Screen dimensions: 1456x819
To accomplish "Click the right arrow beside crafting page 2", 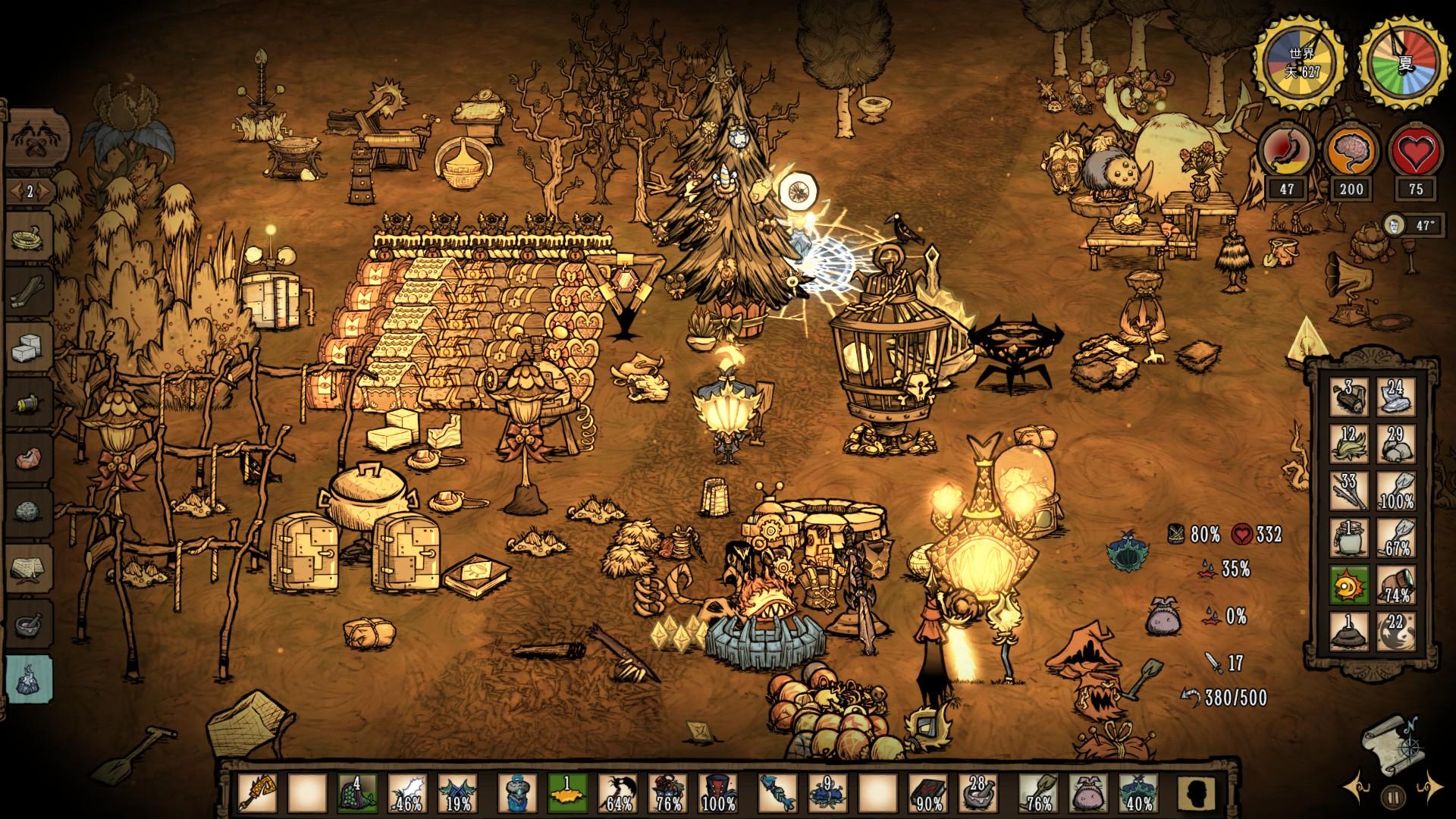I will coord(43,193).
